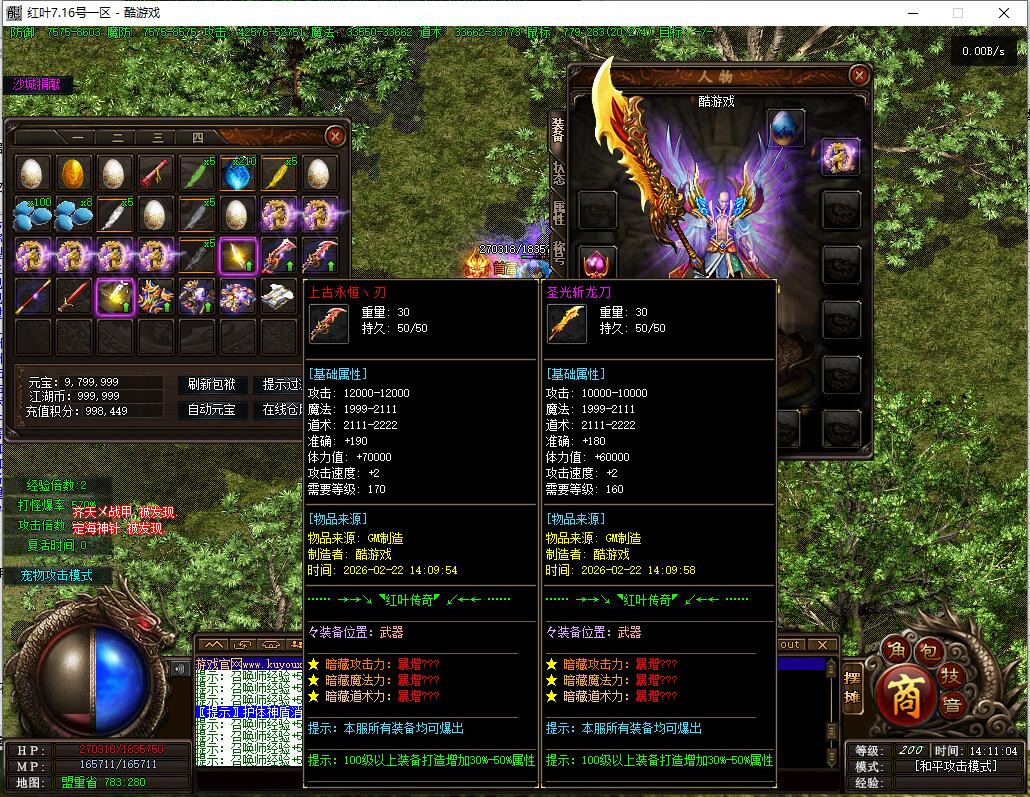Switch to bag page tab 二
This screenshot has width=1030, height=797.
pos(117,138)
